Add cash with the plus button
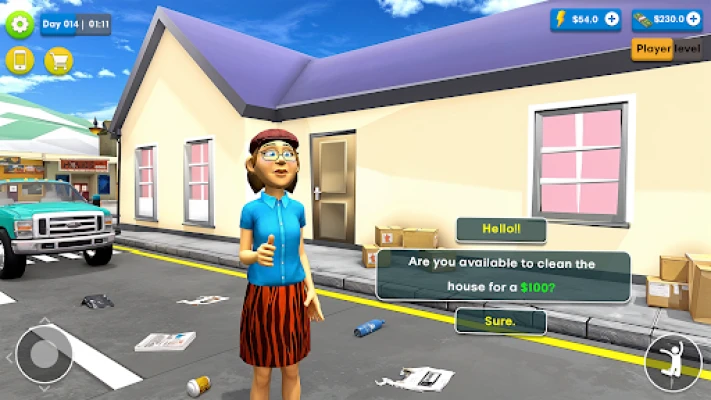The width and height of the screenshot is (711, 400). pos(694,19)
